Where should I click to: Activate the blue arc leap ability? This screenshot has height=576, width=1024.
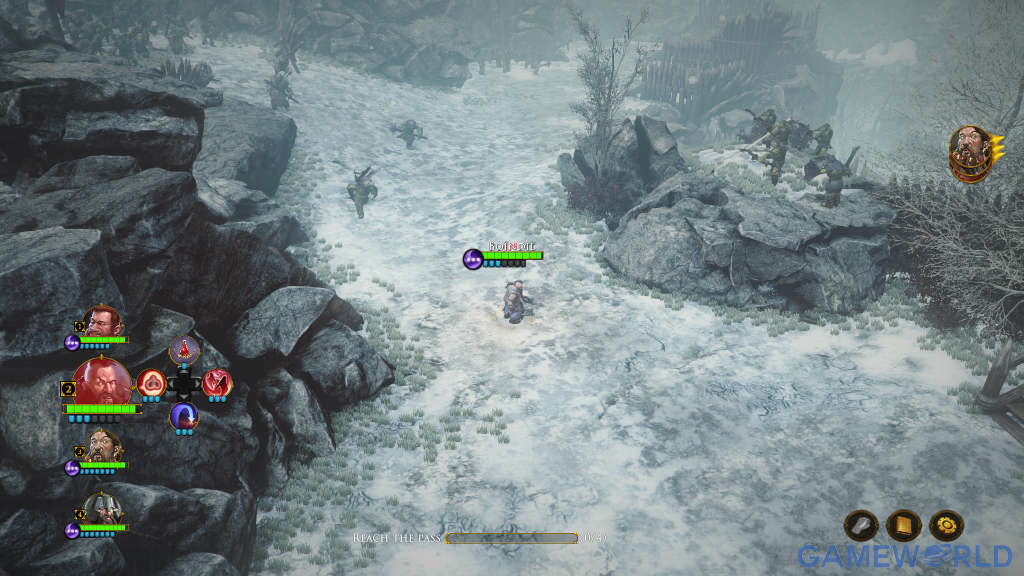tap(184, 416)
